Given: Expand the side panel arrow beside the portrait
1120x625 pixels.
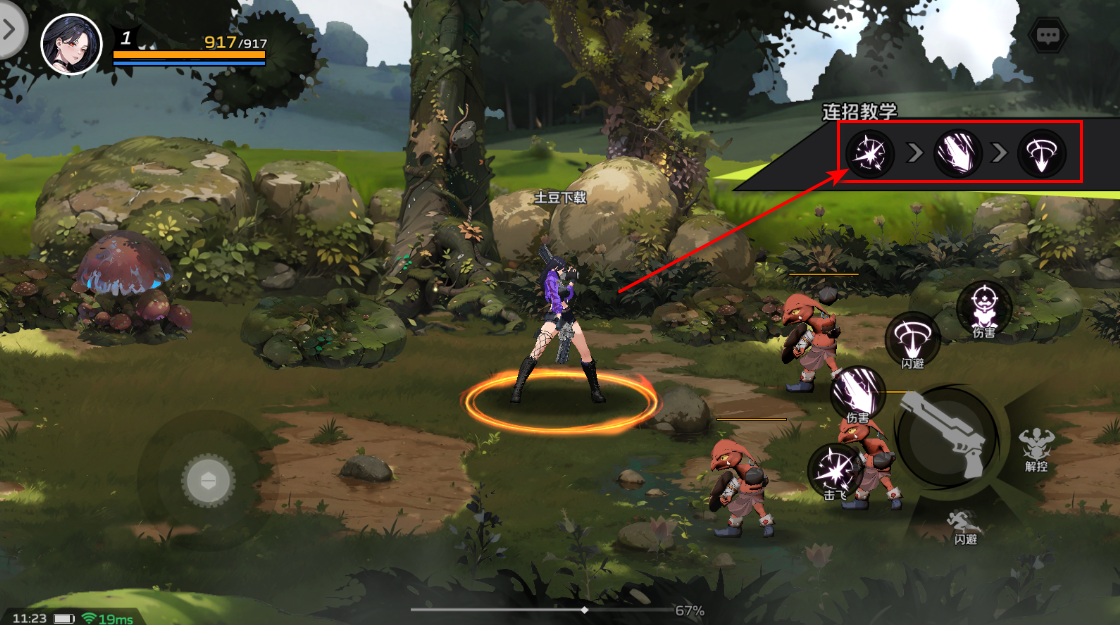Looking at the screenshot, I should 10,30.
